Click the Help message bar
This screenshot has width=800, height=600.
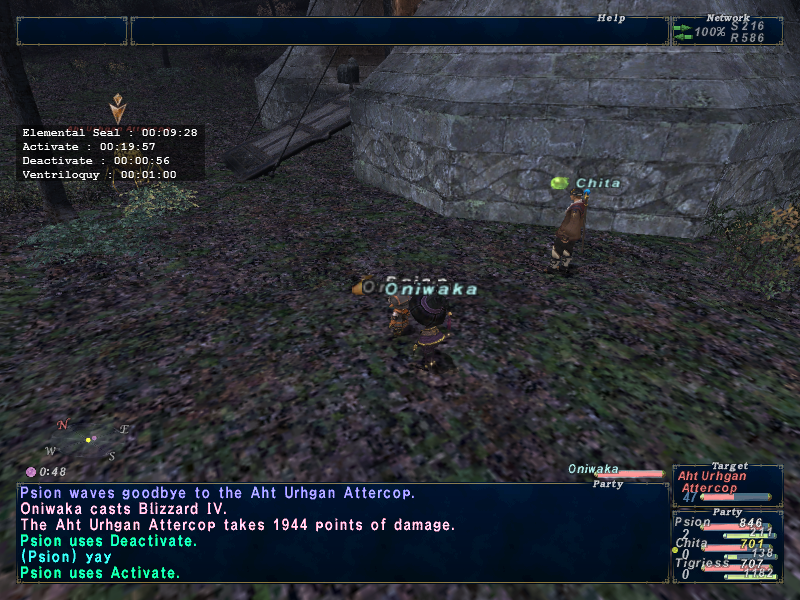pos(399,31)
